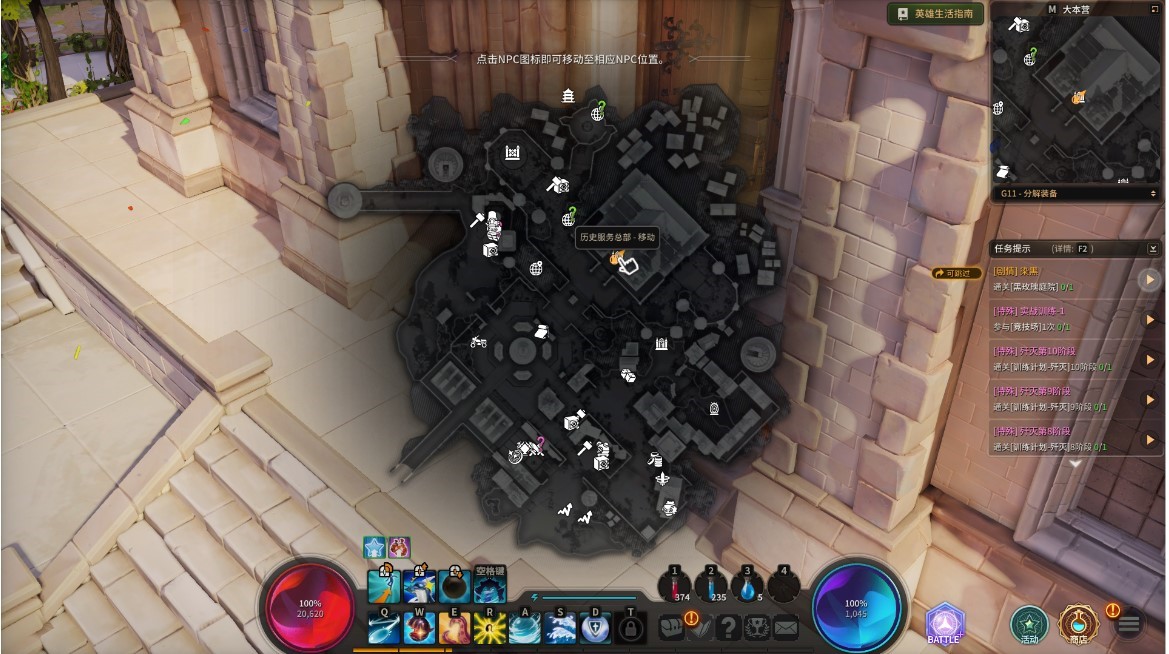Screen dimensions: 1169x654
Task: Open the 活动 events menu
Action: tap(1029, 624)
